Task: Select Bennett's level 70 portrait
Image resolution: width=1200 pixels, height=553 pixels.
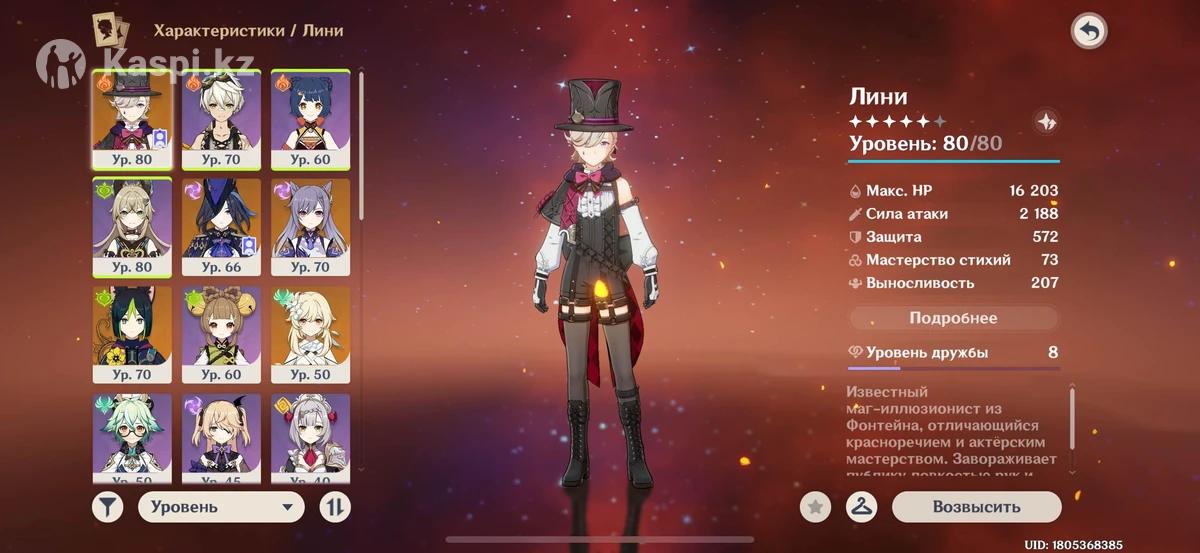Action: [x=221, y=117]
